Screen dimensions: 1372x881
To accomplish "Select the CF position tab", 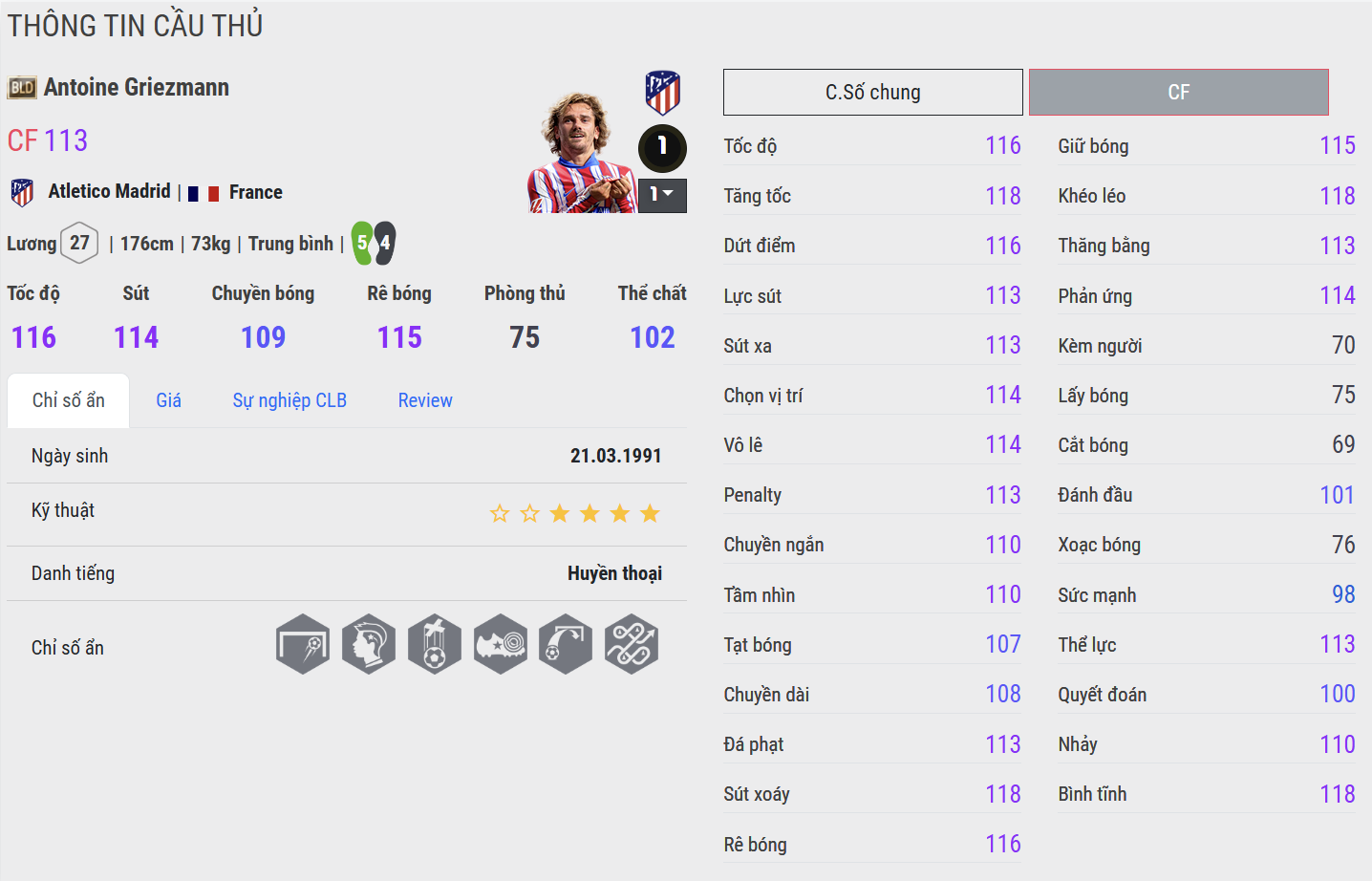I will point(1178,93).
